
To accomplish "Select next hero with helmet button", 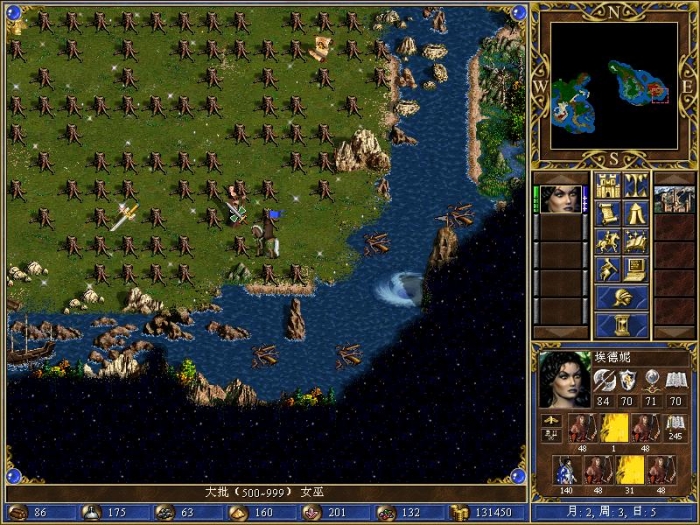I will pos(621,297).
